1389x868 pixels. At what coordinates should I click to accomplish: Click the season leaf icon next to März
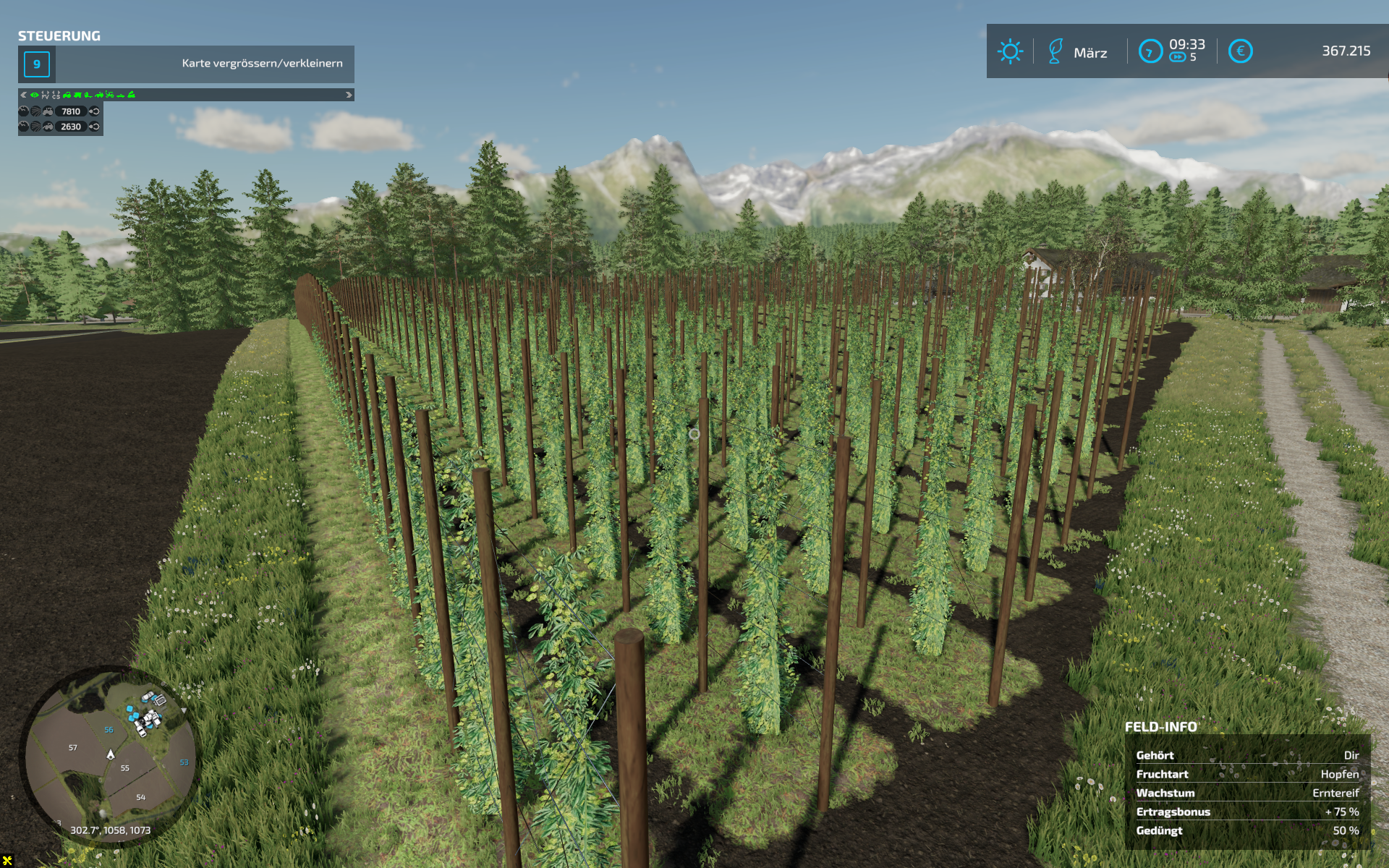pos(1055,51)
